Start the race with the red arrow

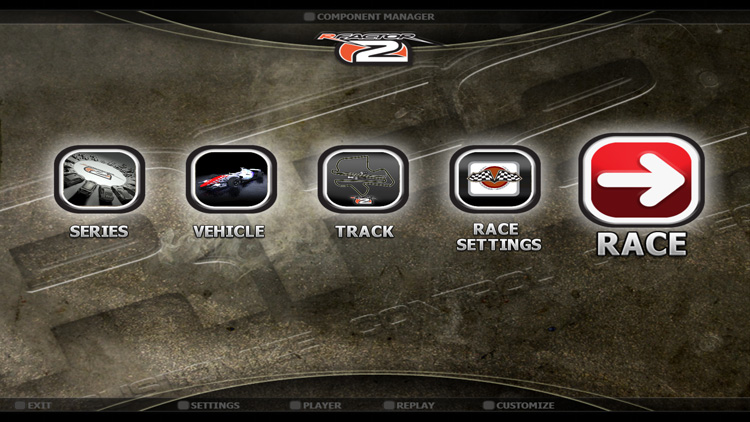(x=641, y=181)
